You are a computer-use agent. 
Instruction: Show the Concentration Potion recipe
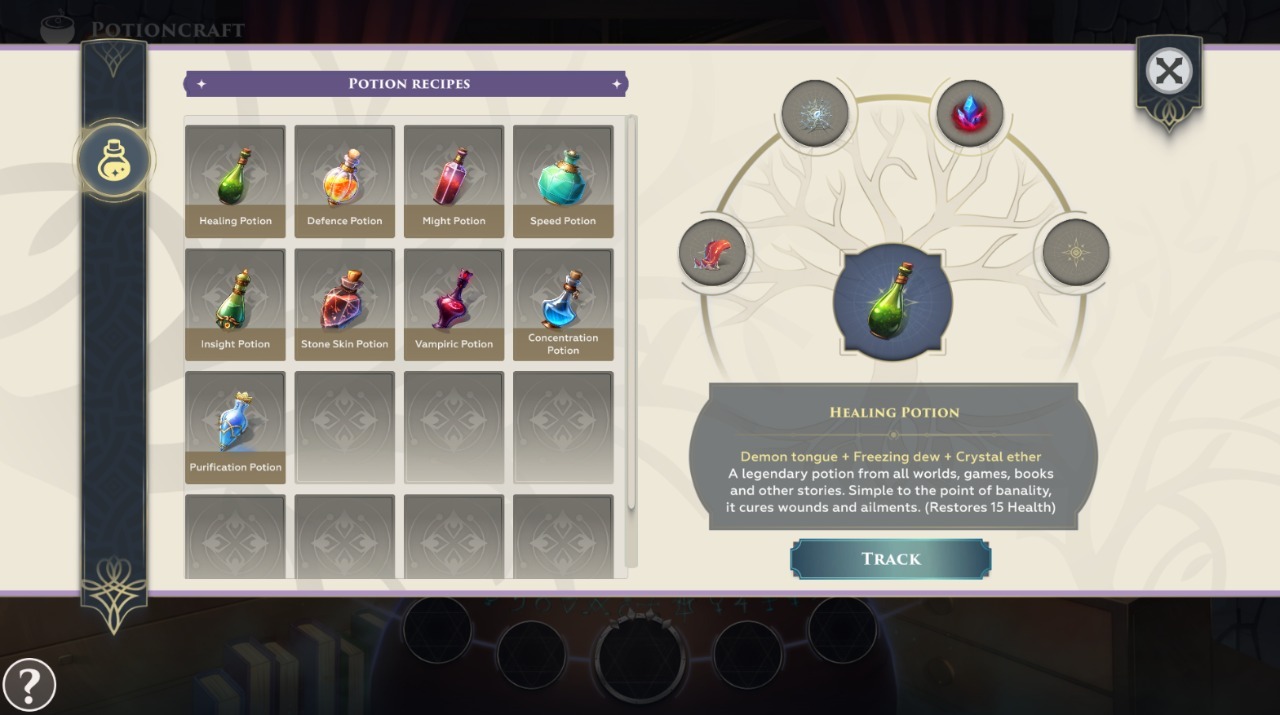pos(563,304)
